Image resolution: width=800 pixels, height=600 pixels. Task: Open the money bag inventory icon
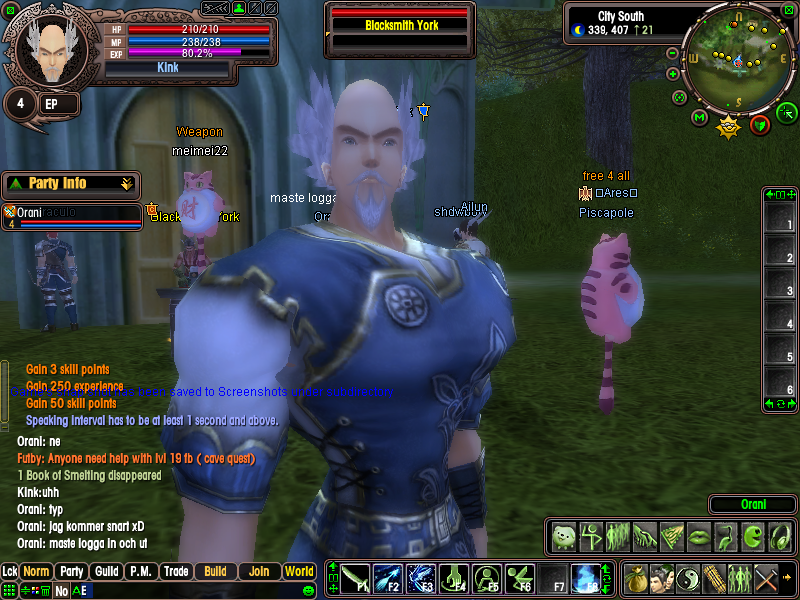point(635,578)
